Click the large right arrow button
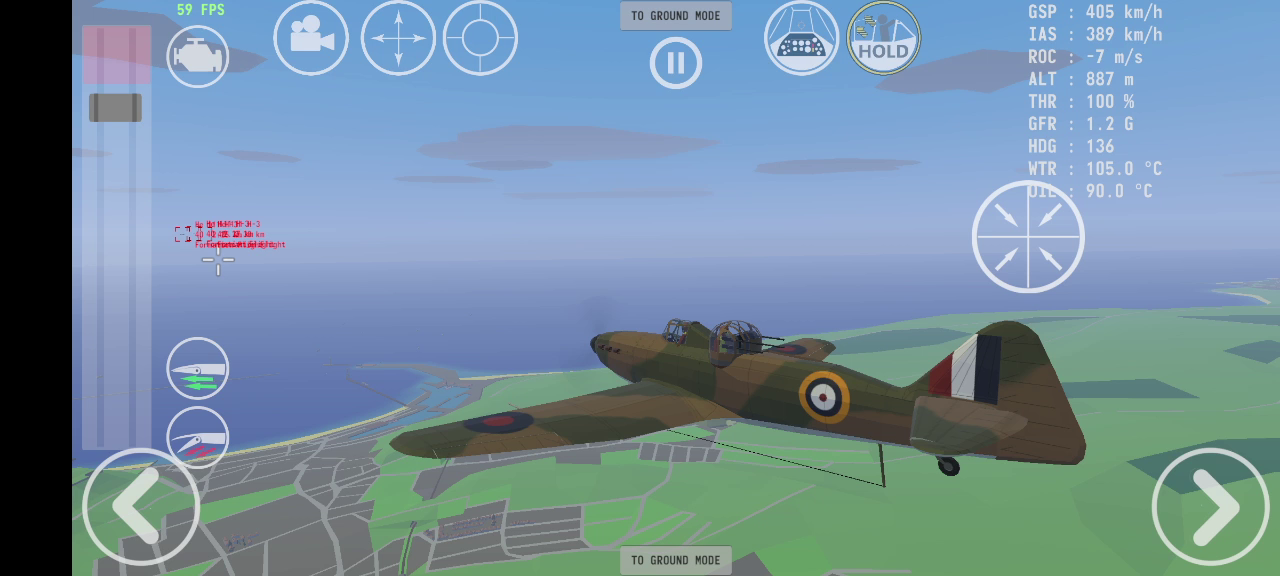Screen dimensions: 1280x576 click(1210, 507)
